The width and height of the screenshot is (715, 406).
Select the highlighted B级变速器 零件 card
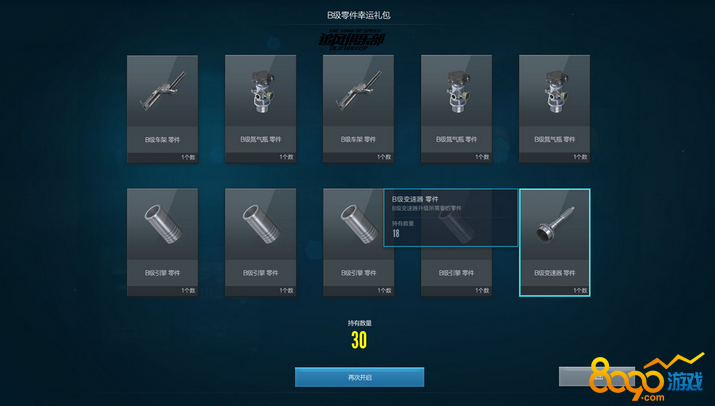(554, 242)
